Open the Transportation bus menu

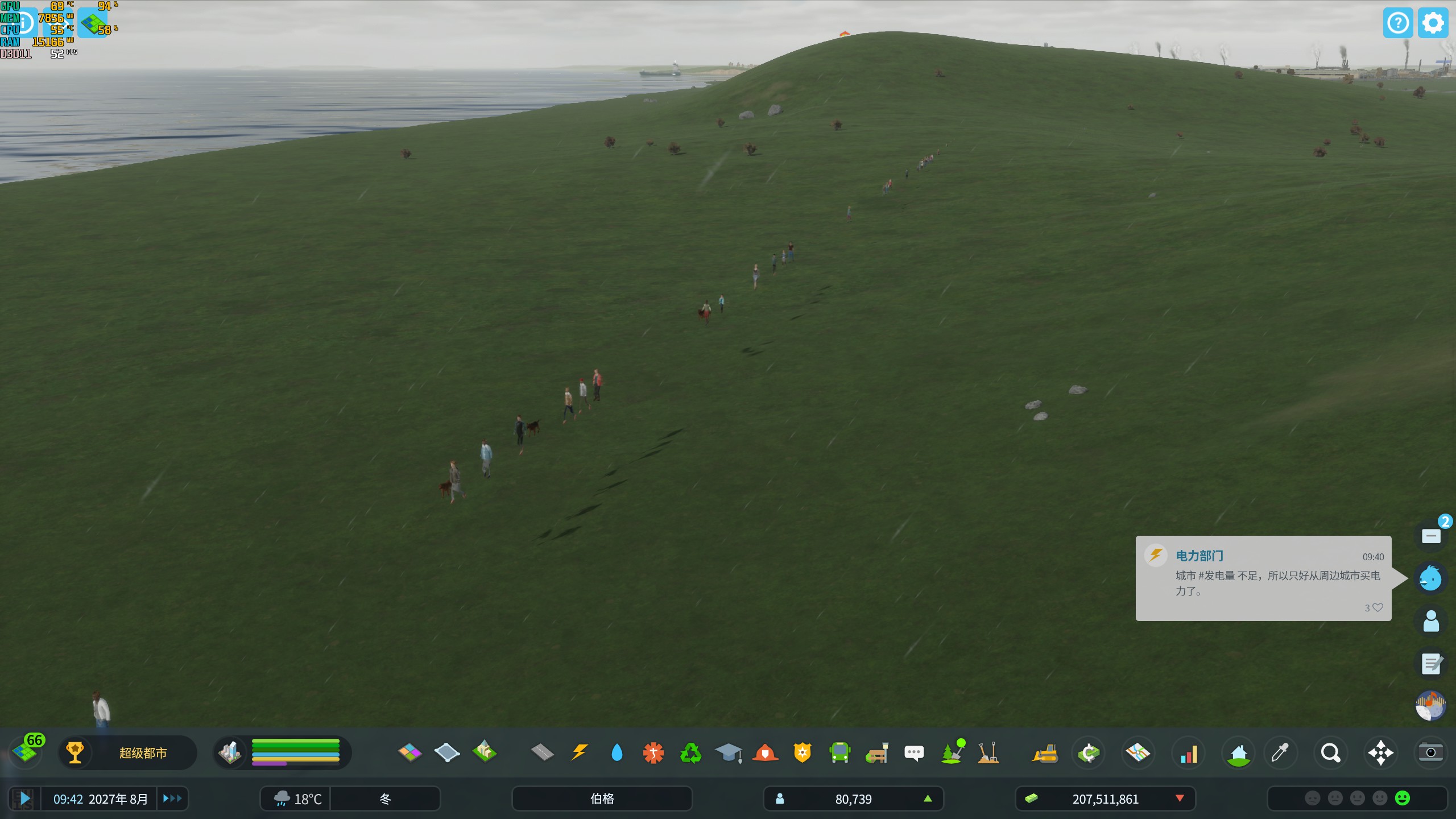[x=840, y=752]
